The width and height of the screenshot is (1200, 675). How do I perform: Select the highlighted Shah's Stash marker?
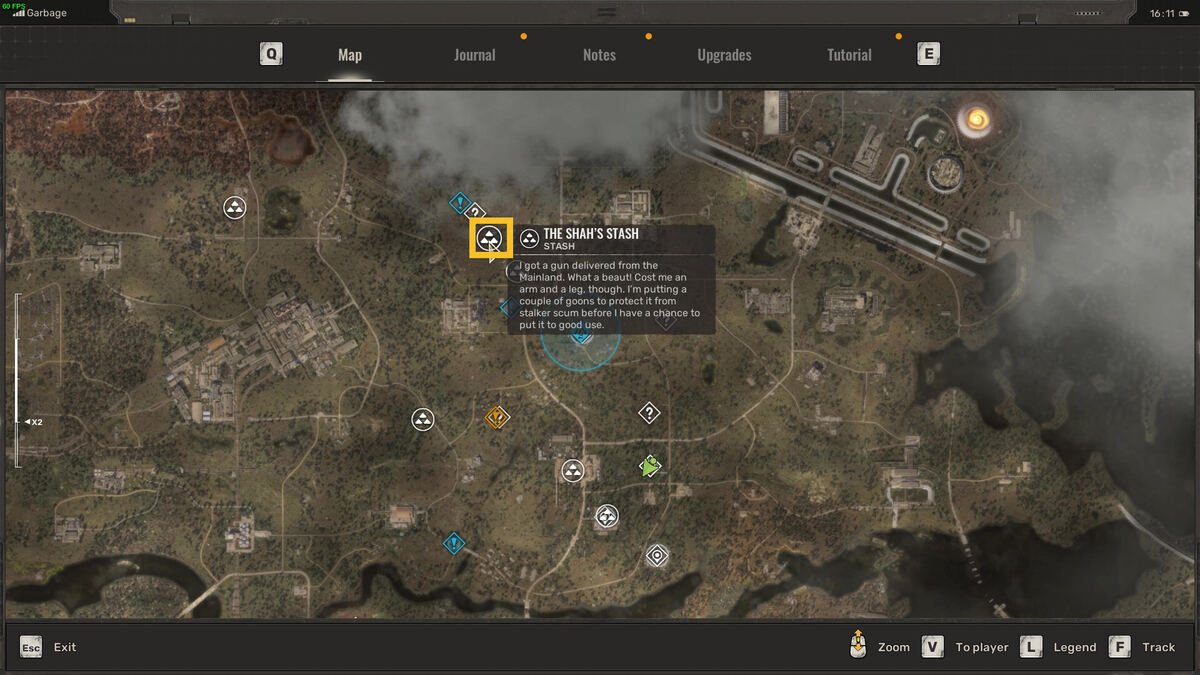490,239
